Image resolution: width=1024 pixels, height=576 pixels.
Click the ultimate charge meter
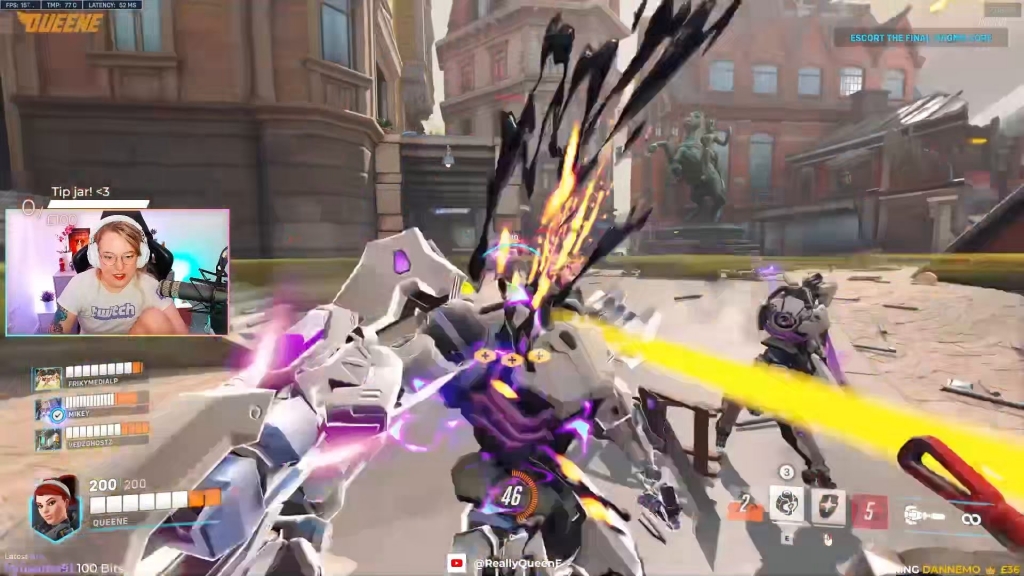pos(512,493)
